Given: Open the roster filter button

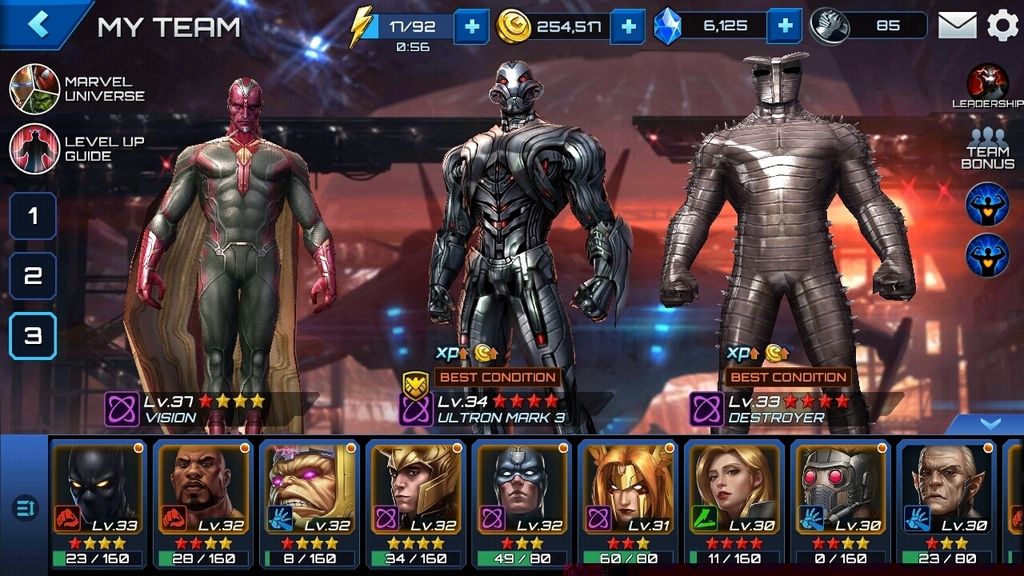Looking at the screenshot, I should point(24,508).
